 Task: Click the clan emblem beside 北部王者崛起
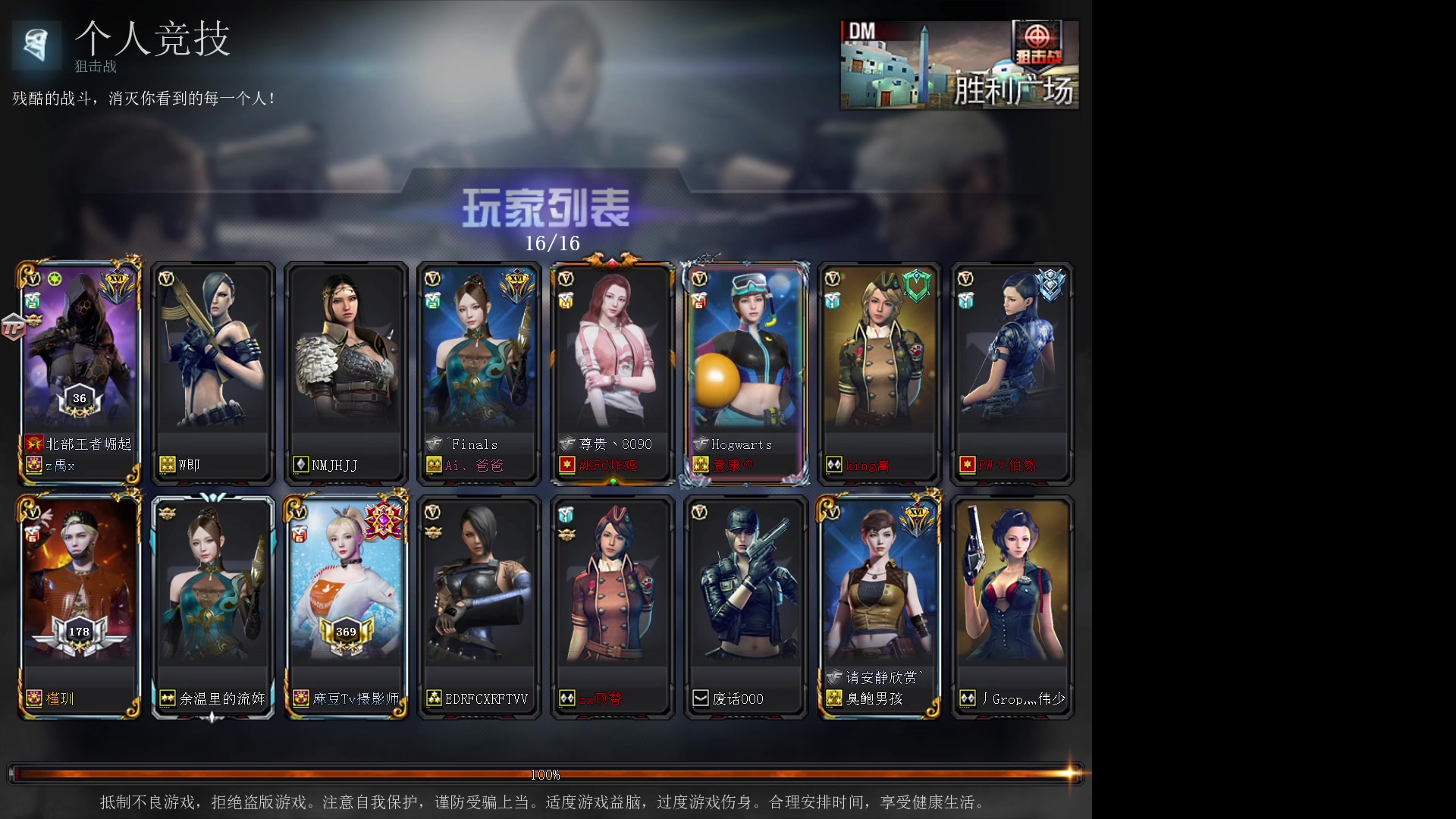pyautogui.click(x=33, y=444)
